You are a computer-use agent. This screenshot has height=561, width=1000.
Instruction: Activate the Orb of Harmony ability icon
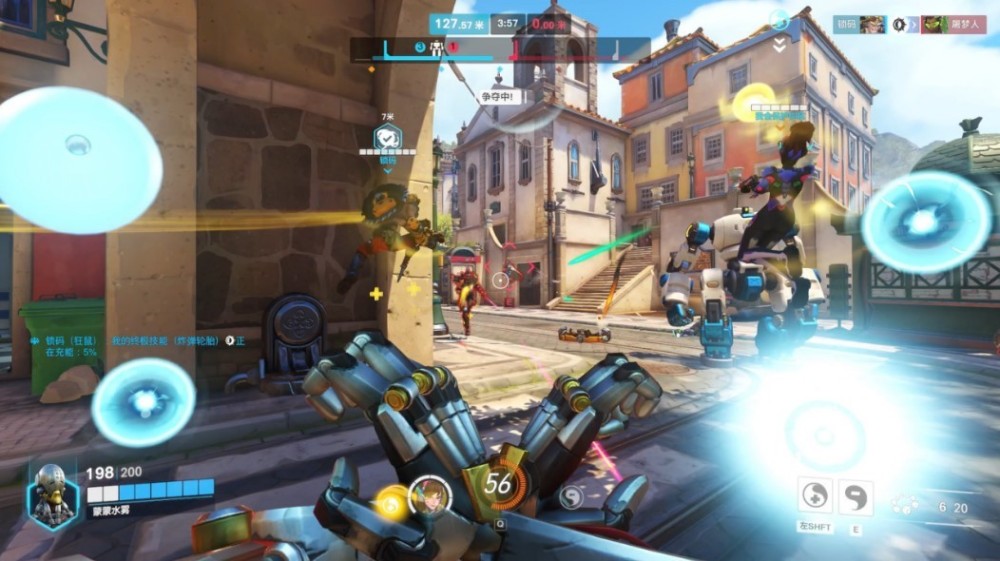(x=816, y=497)
